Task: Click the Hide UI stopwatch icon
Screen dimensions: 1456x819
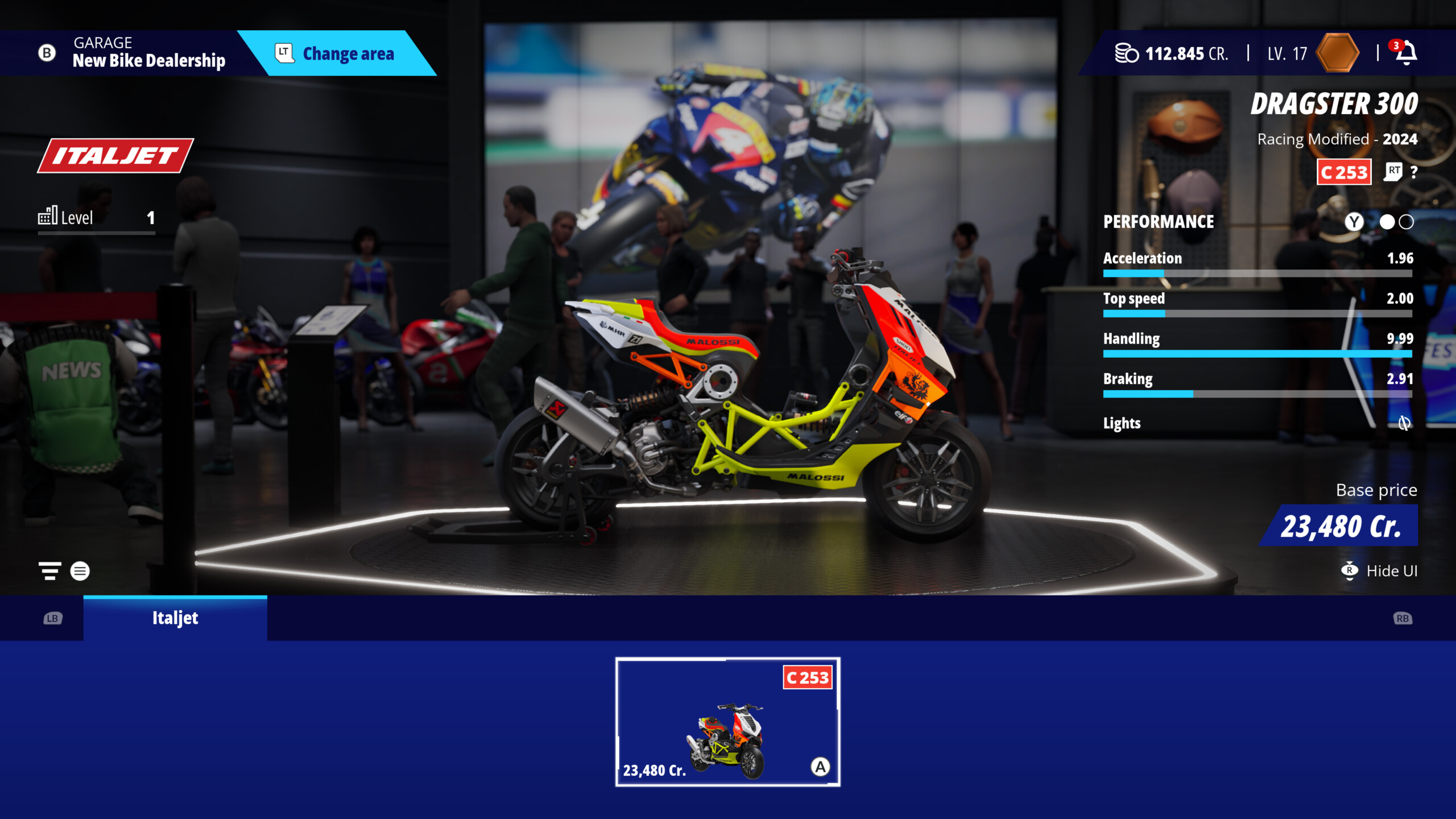Action: coord(1350,571)
